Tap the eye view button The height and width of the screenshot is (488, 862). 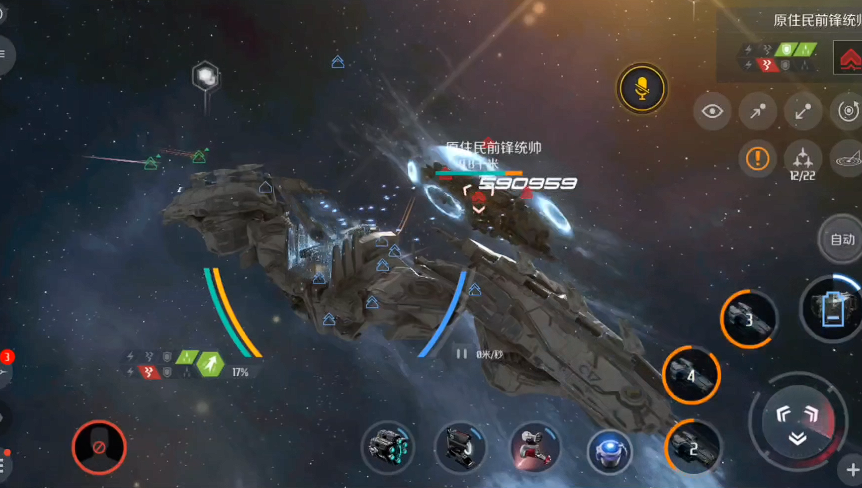(x=712, y=111)
